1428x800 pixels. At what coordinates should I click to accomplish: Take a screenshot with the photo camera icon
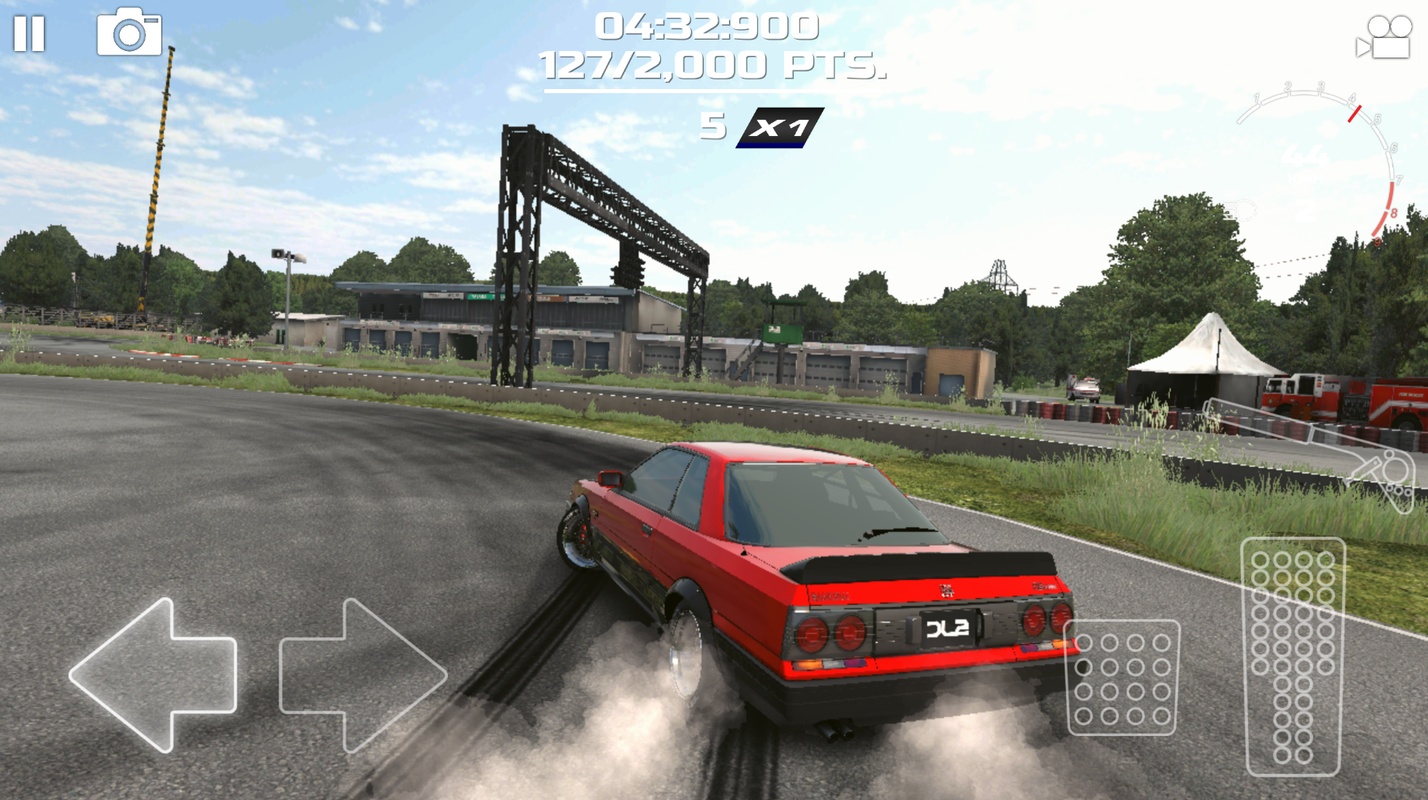(129, 32)
